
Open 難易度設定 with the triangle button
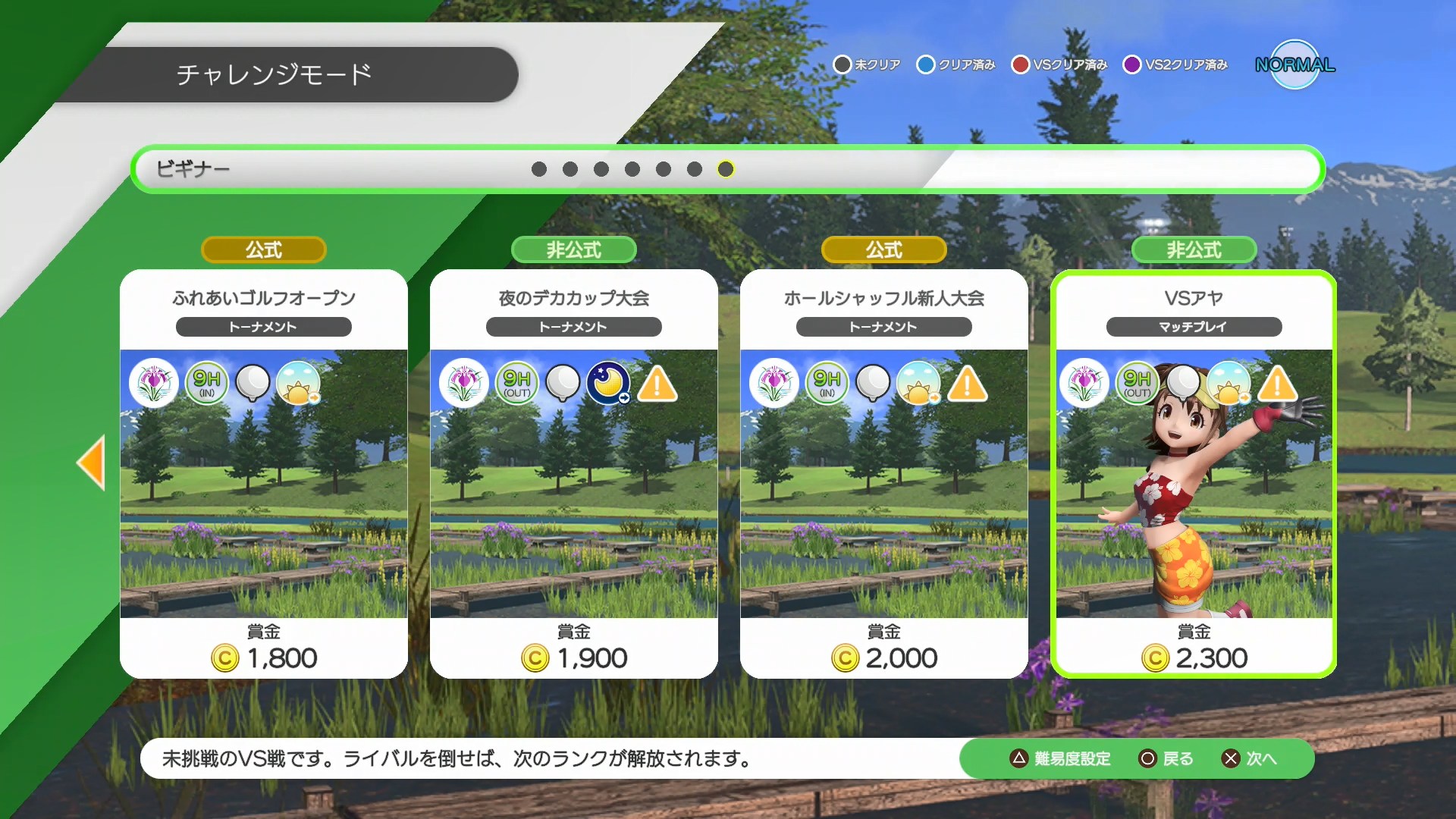(x=1062, y=758)
